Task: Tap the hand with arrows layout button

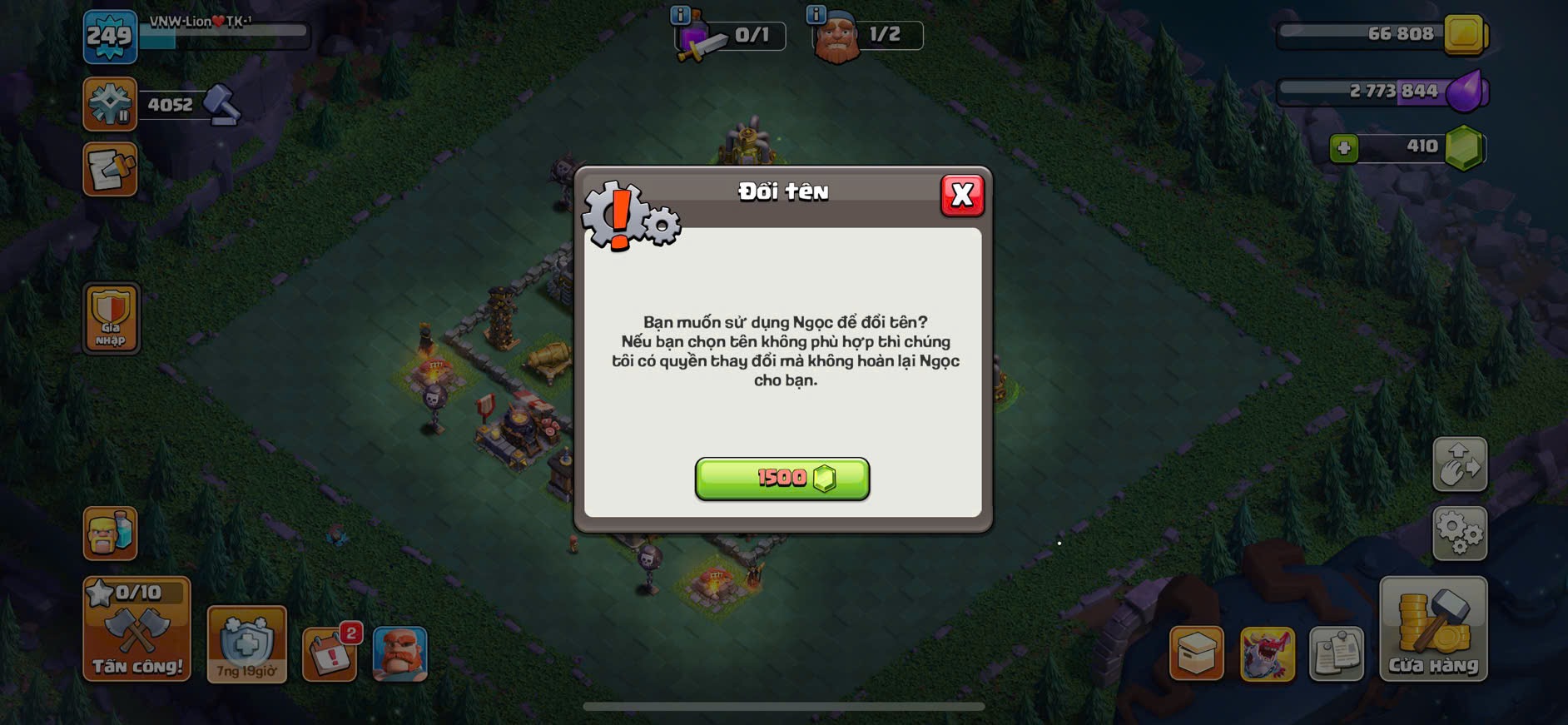Action: (1459, 464)
